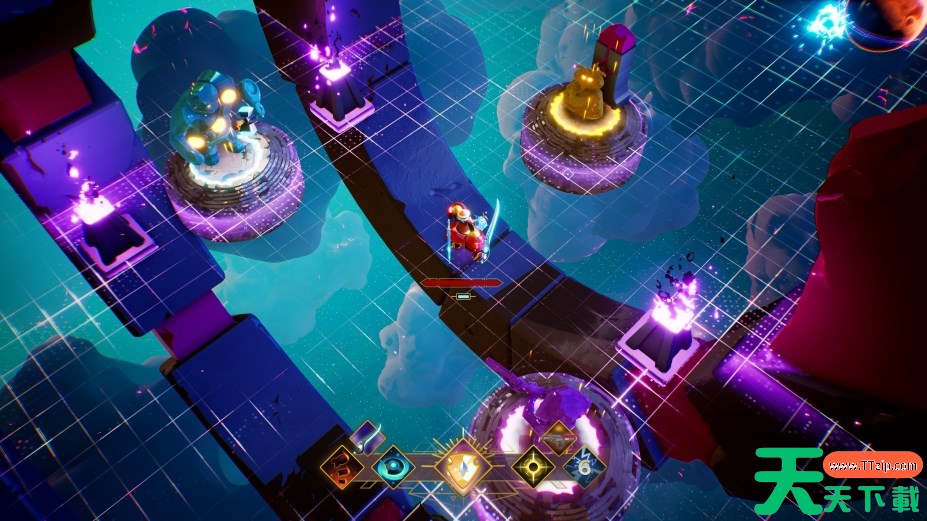Activate the orange flame ability icon
Image resolution: width=927 pixels, height=521 pixels.
pyautogui.click(x=341, y=467)
